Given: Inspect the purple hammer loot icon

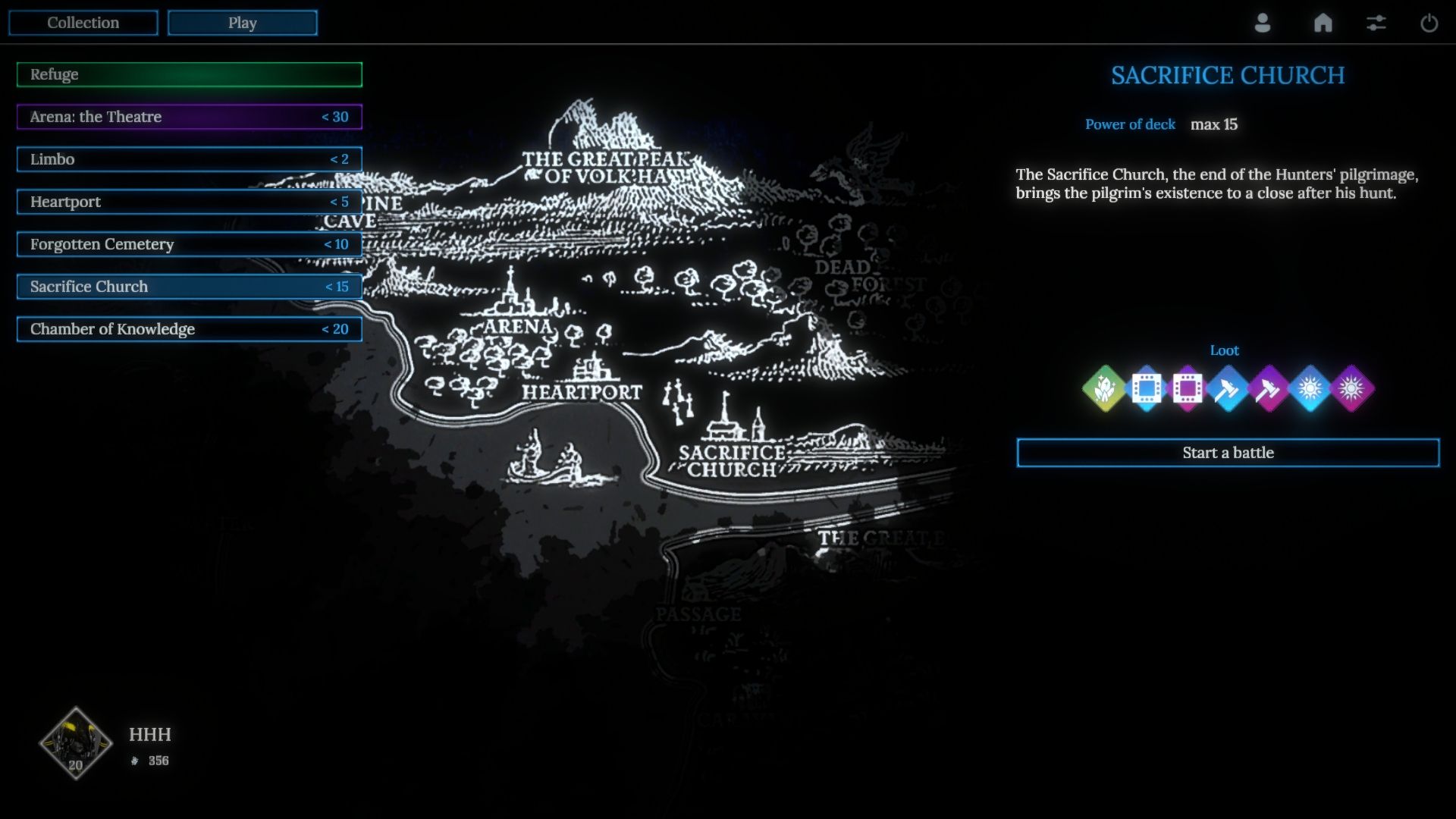Looking at the screenshot, I should (x=1269, y=388).
